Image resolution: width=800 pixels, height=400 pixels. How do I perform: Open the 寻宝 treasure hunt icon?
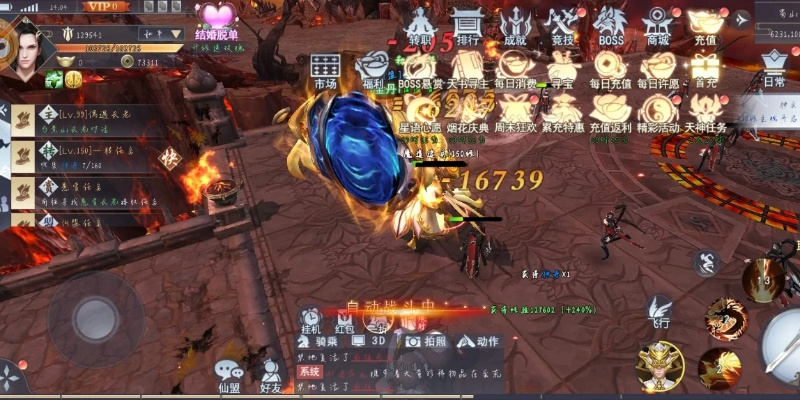click(x=563, y=68)
